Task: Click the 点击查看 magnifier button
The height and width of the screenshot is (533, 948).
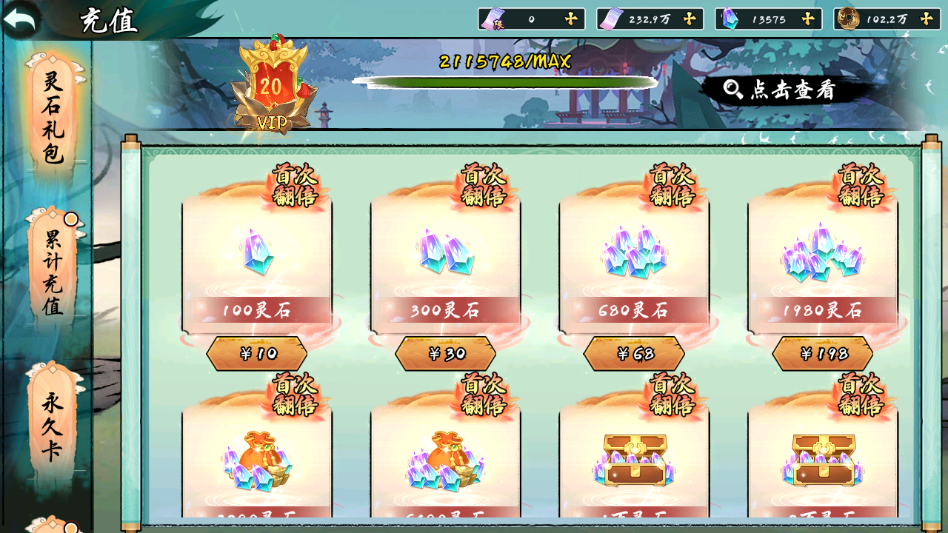Action: click(x=781, y=90)
